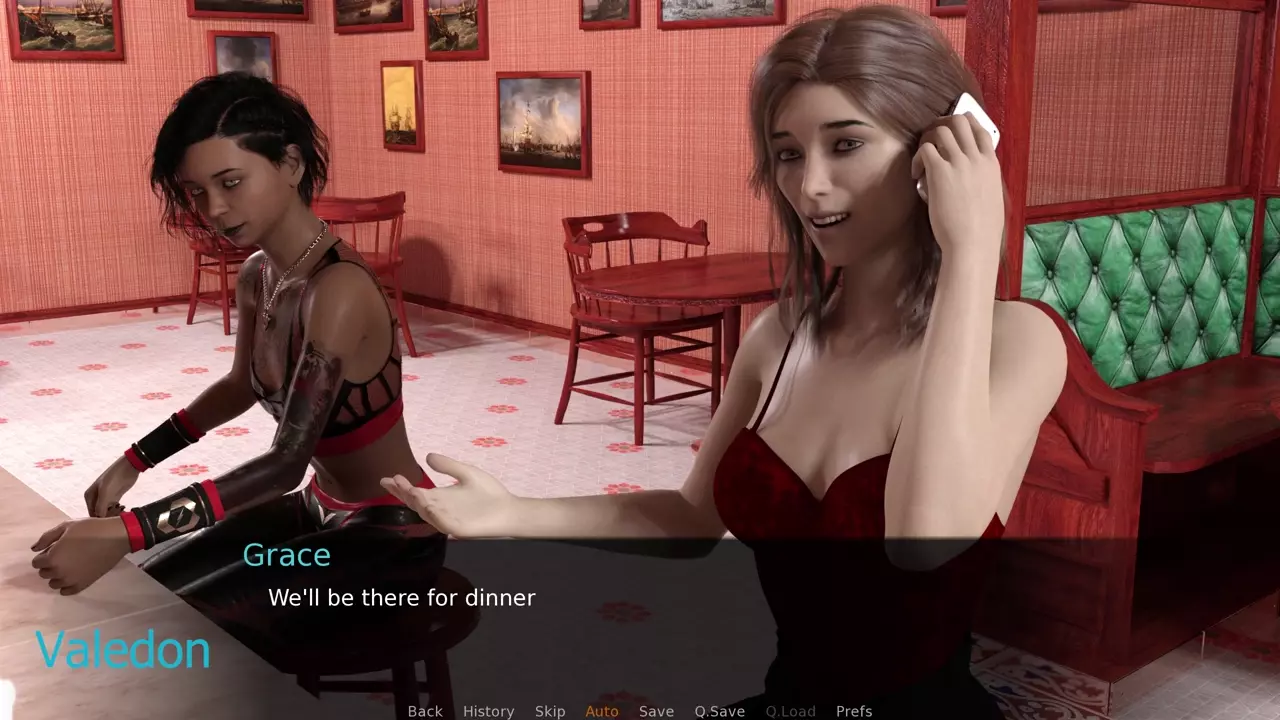1280x720 pixels.
Task: Open Prefs settings menu
Action: coord(854,711)
